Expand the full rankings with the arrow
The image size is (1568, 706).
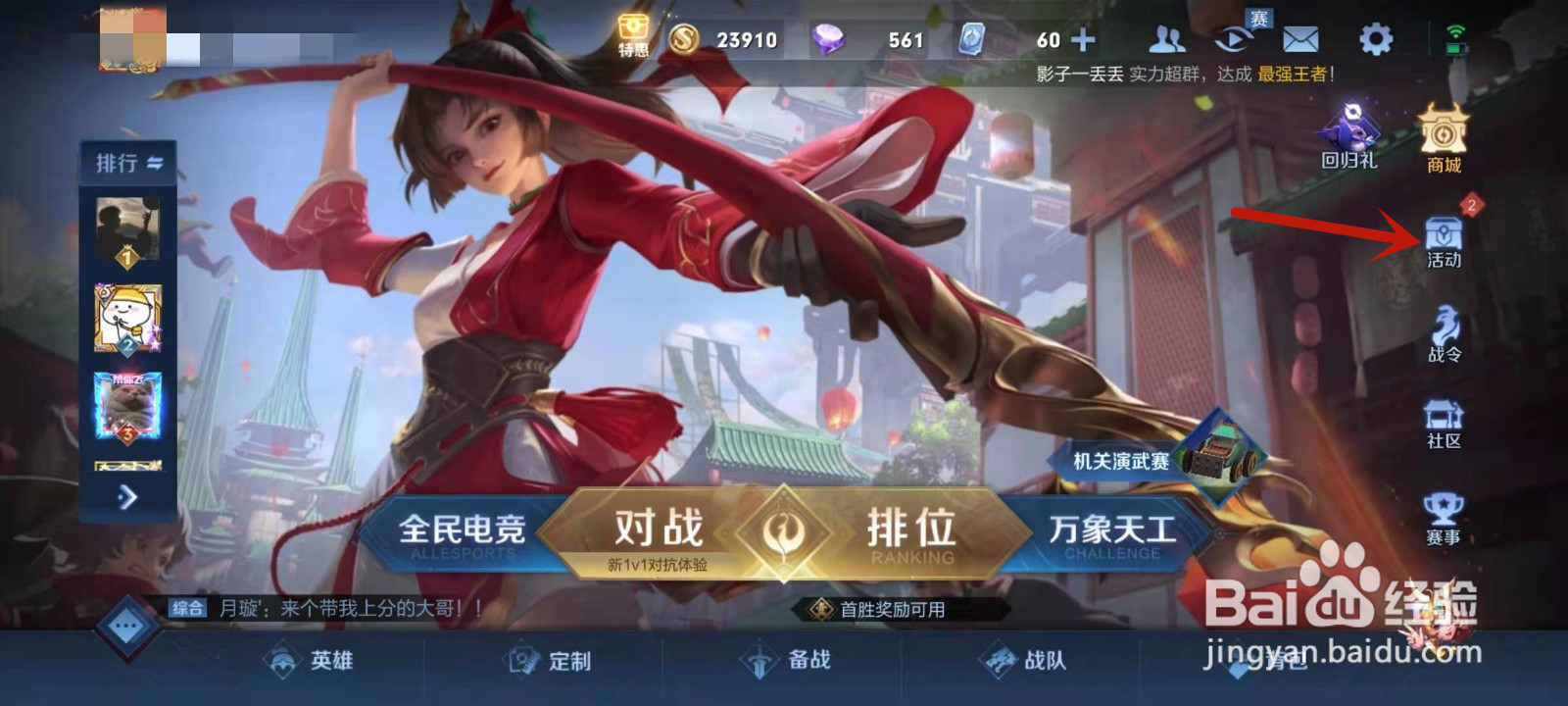pyautogui.click(x=125, y=499)
